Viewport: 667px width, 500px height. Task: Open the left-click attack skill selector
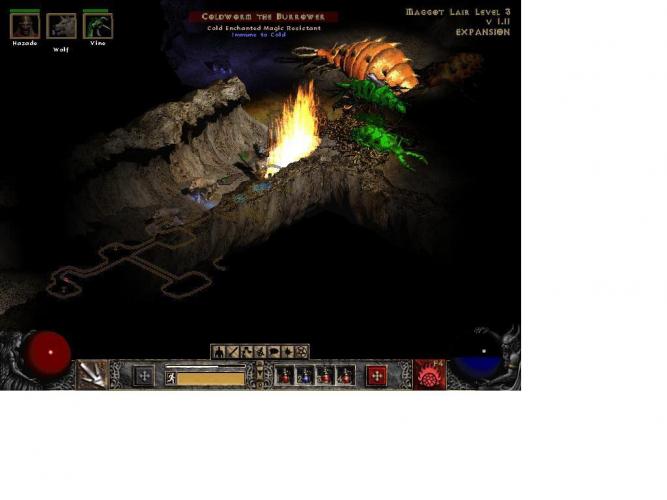click(x=93, y=373)
